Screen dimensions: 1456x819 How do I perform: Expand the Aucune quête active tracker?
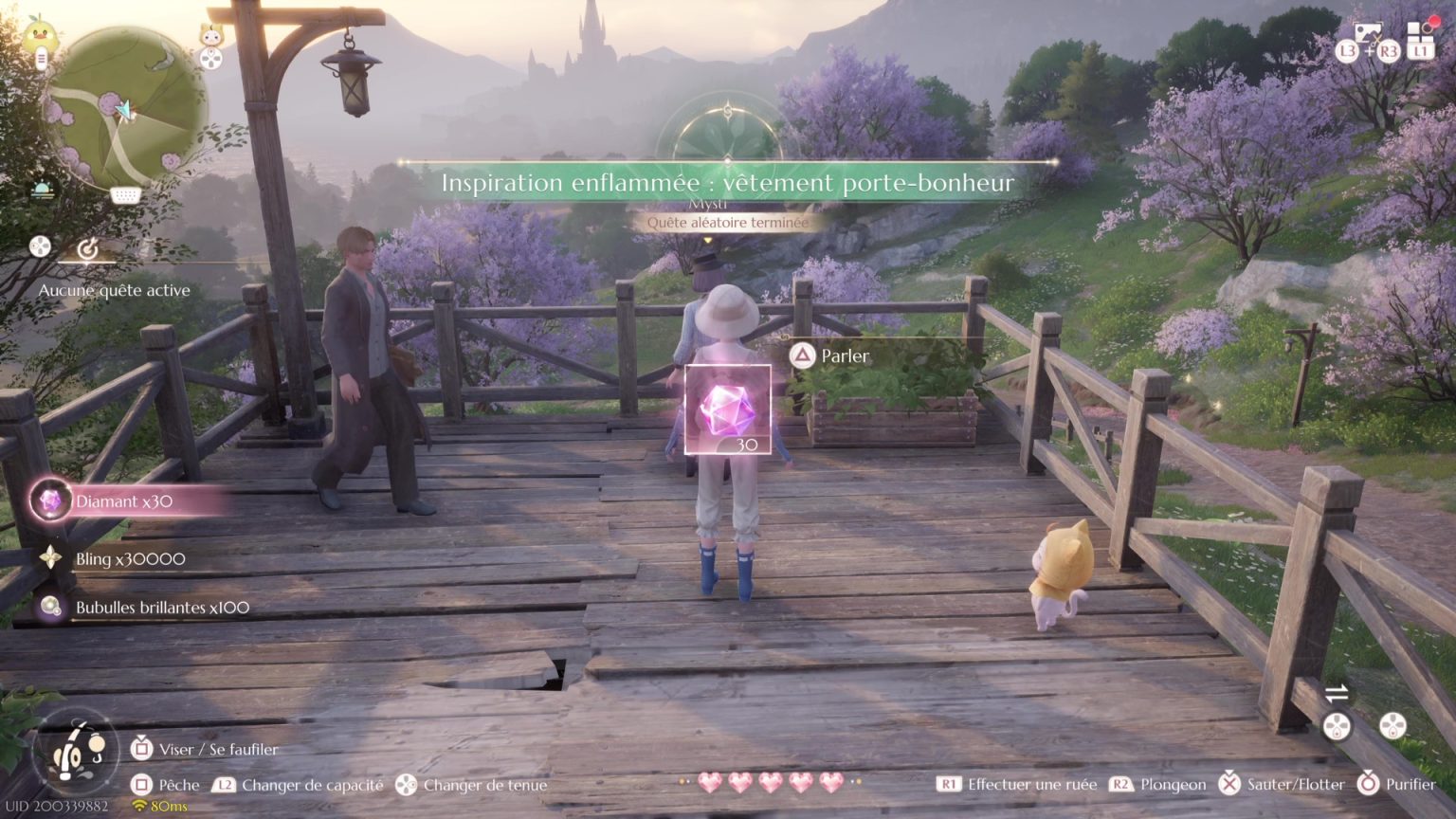[116, 290]
